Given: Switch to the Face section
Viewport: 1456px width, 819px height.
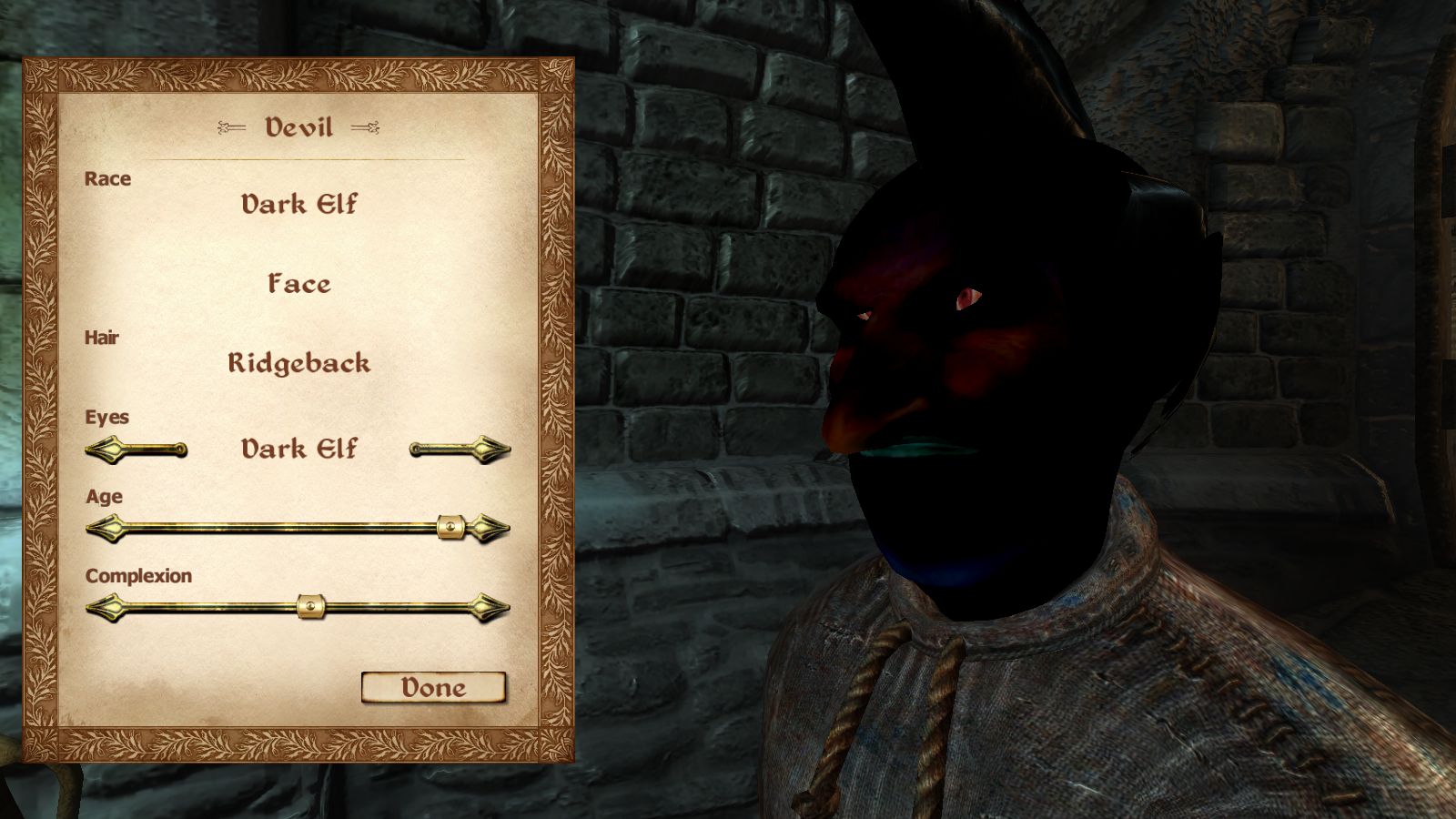Looking at the screenshot, I should 298,284.
